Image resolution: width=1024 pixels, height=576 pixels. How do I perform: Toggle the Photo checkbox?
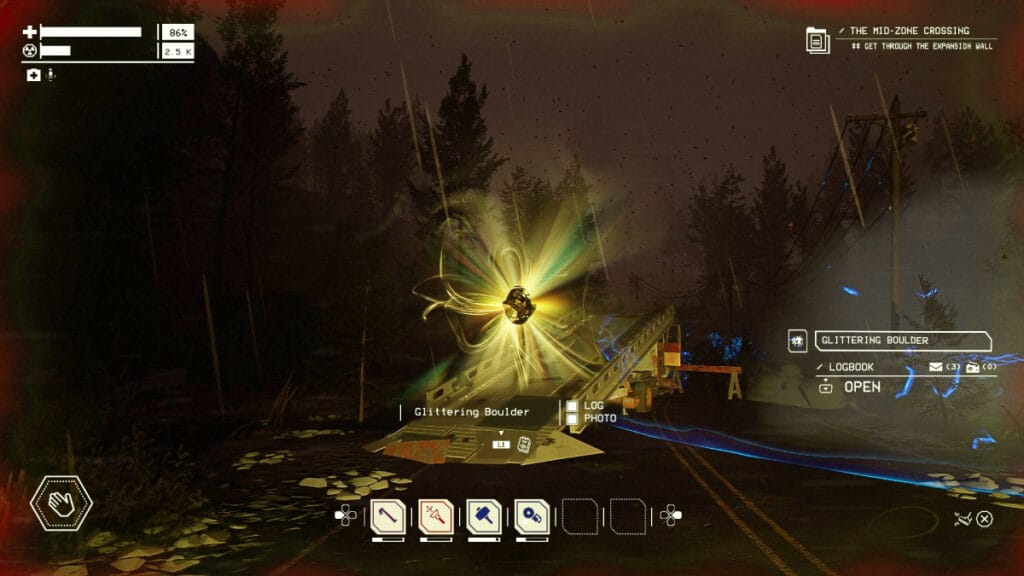572,418
